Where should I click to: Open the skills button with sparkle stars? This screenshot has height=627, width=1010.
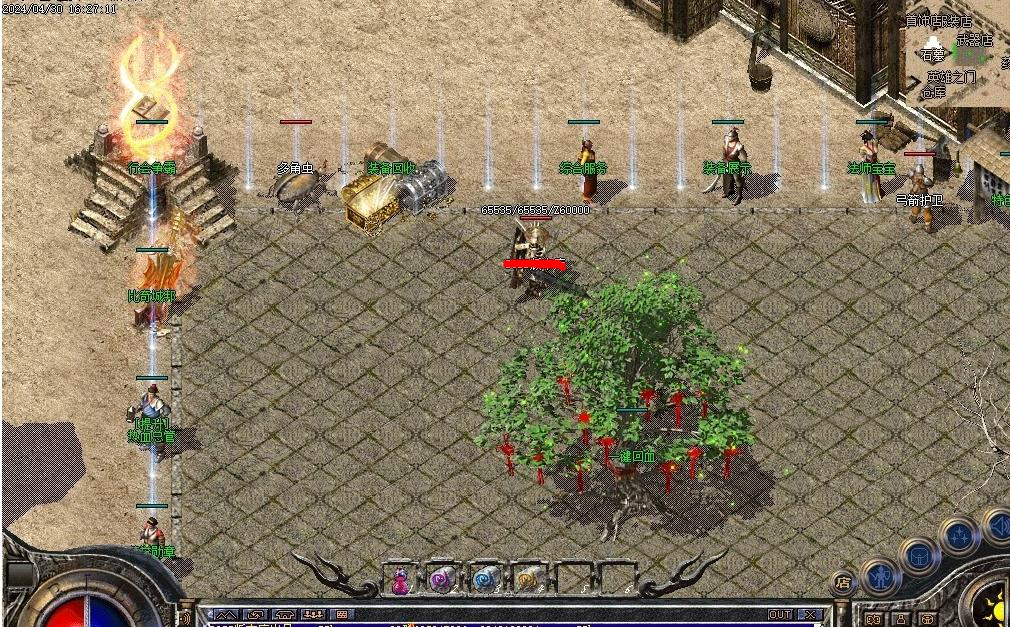pos(960,536)
